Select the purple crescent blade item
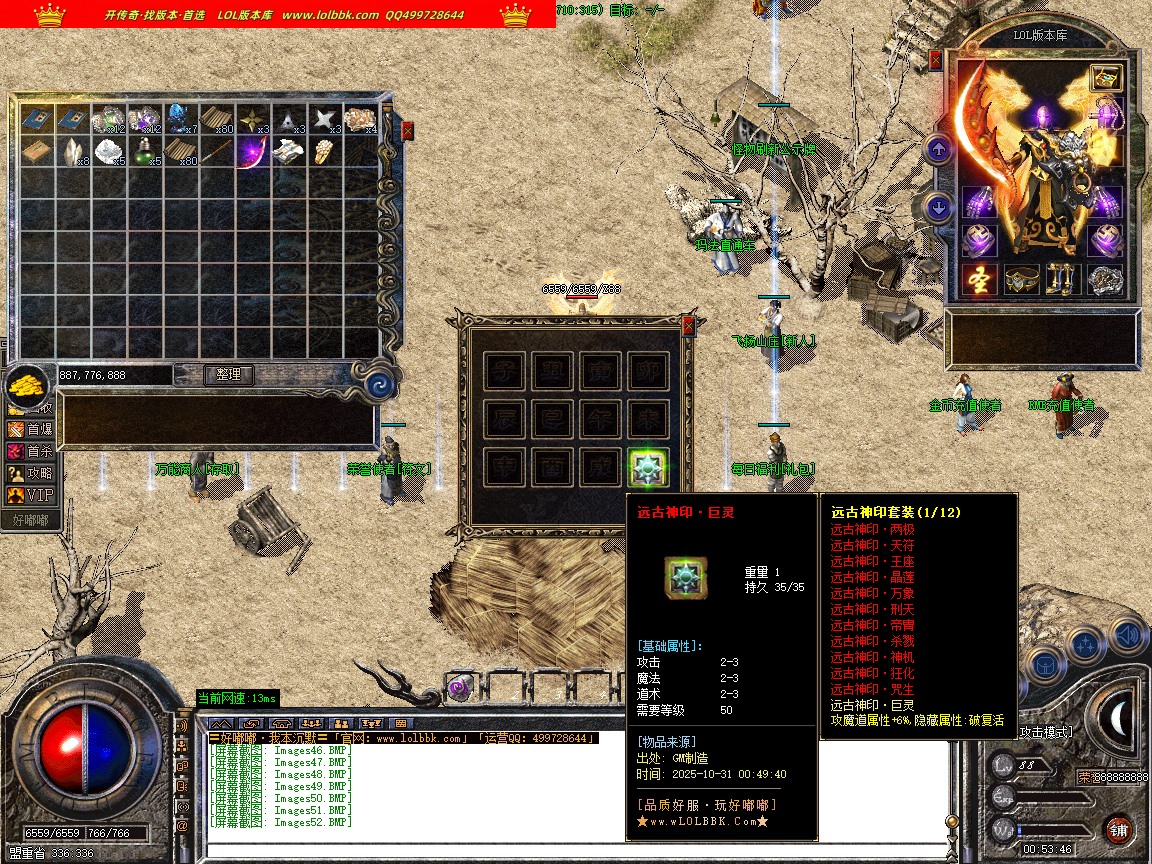 [x=251, y=152]
